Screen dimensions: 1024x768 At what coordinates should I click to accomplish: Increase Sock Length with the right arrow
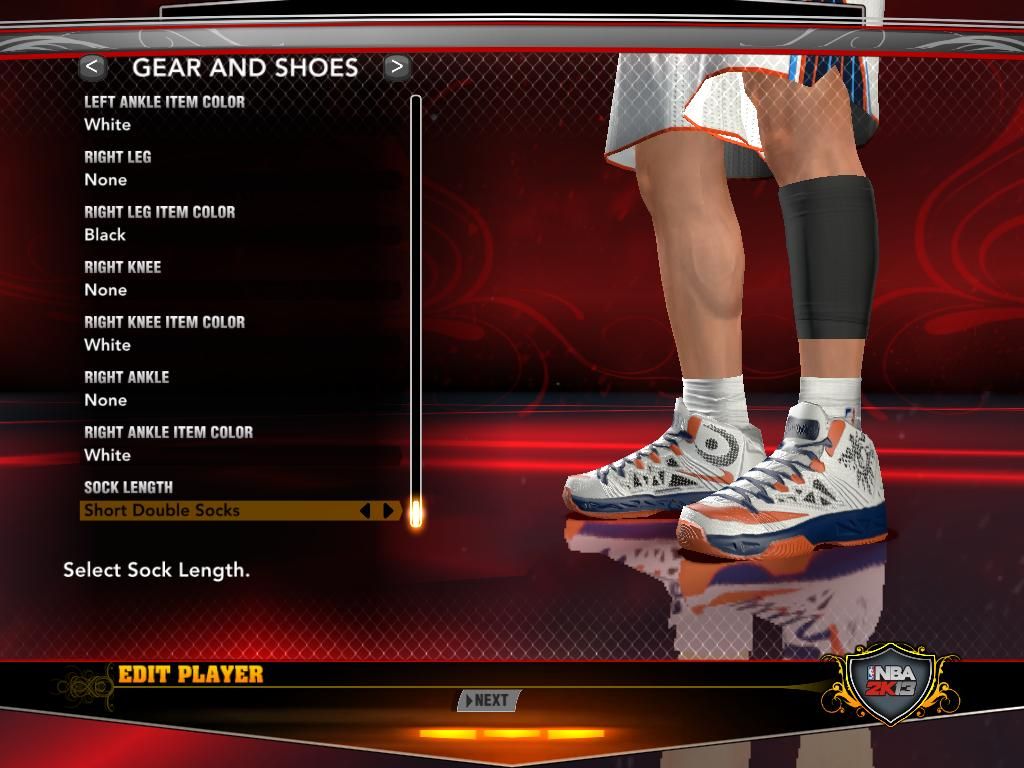389,511
